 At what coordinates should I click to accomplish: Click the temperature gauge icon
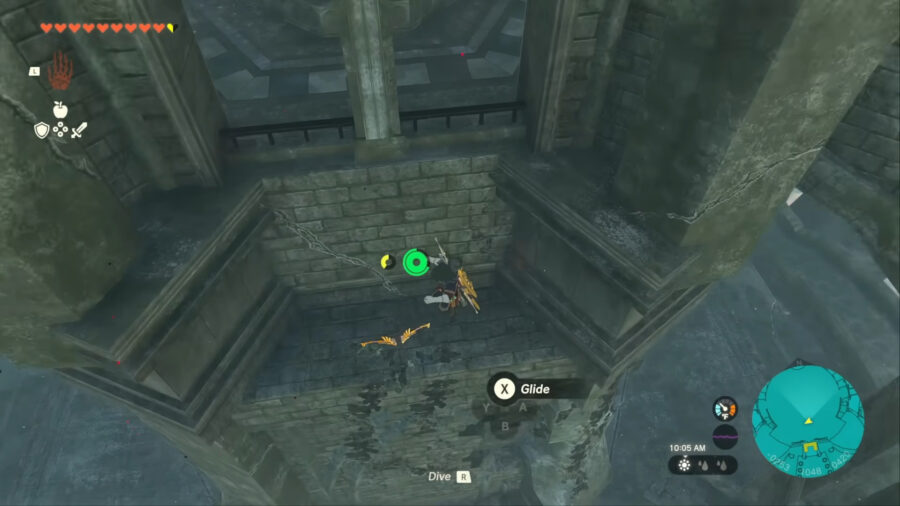tap(725, 408)
